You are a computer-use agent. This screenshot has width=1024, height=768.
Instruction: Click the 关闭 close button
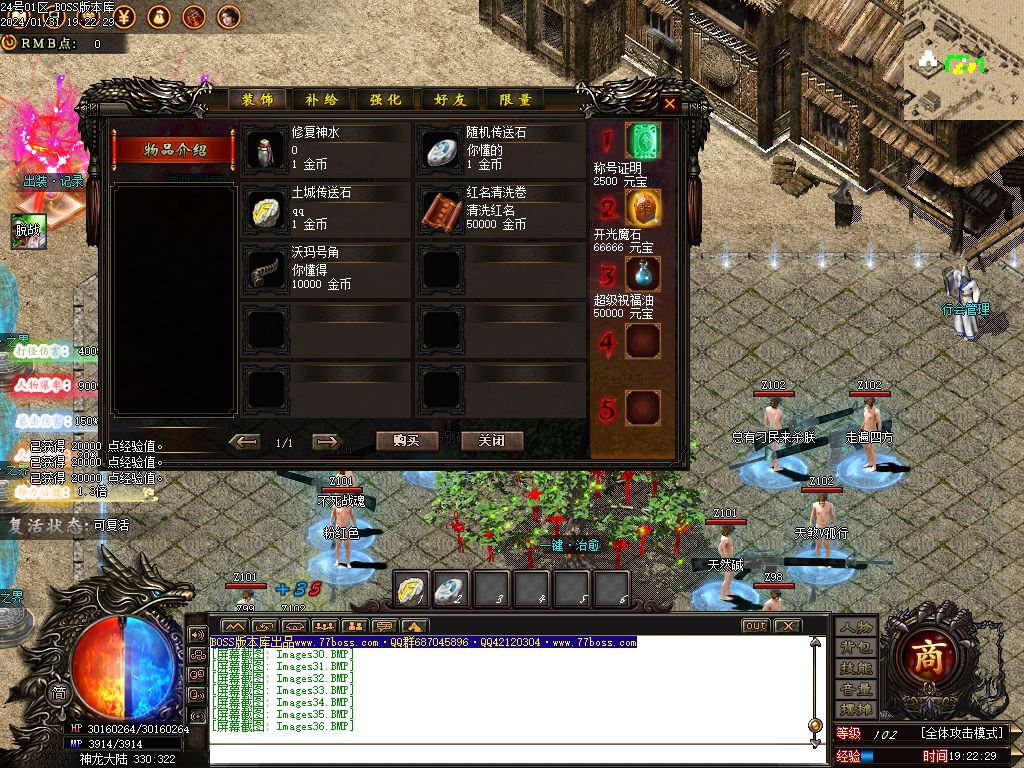pos(492,441)
